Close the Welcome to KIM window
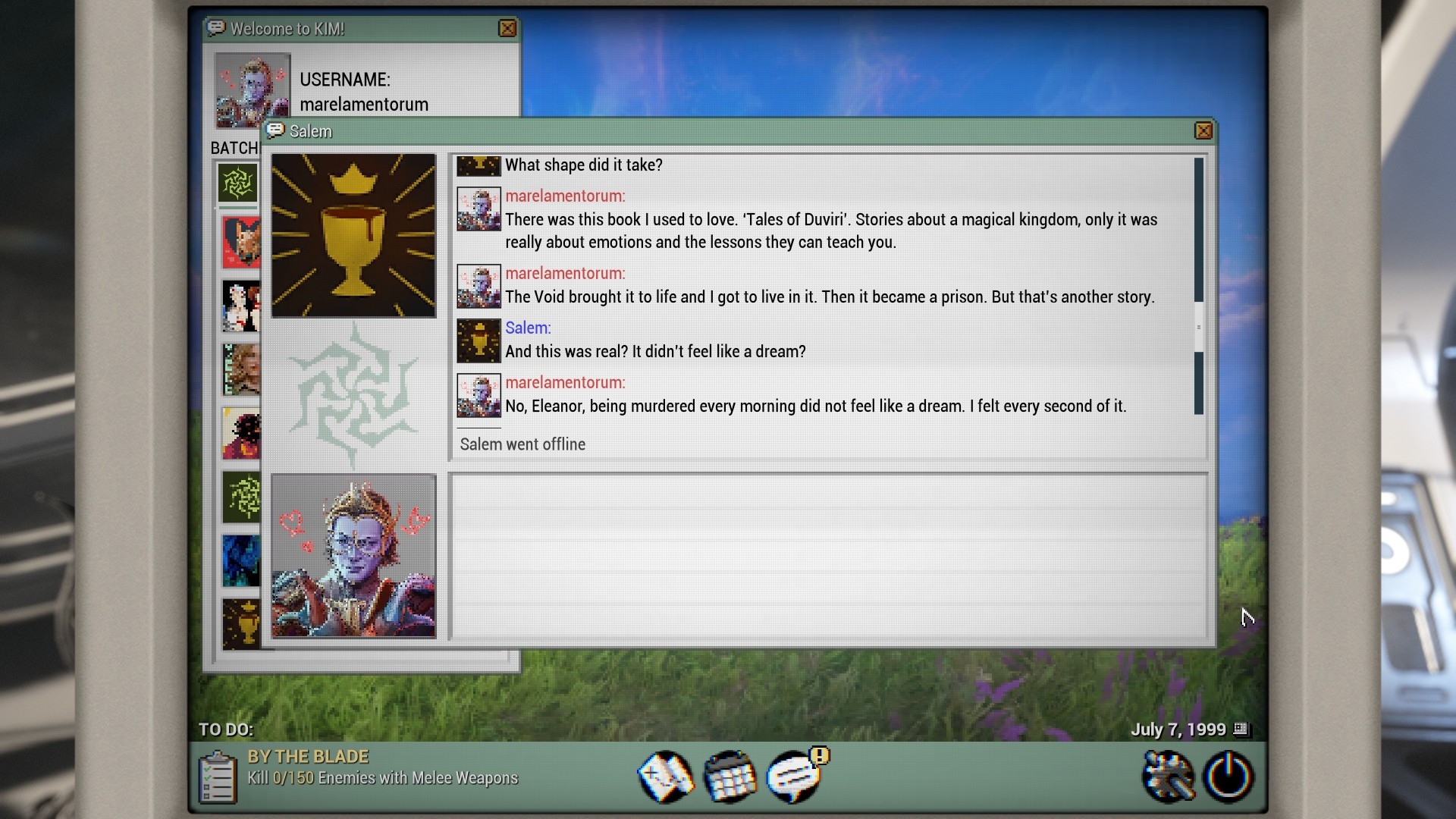1456x819 pixels. coord(507,29)
